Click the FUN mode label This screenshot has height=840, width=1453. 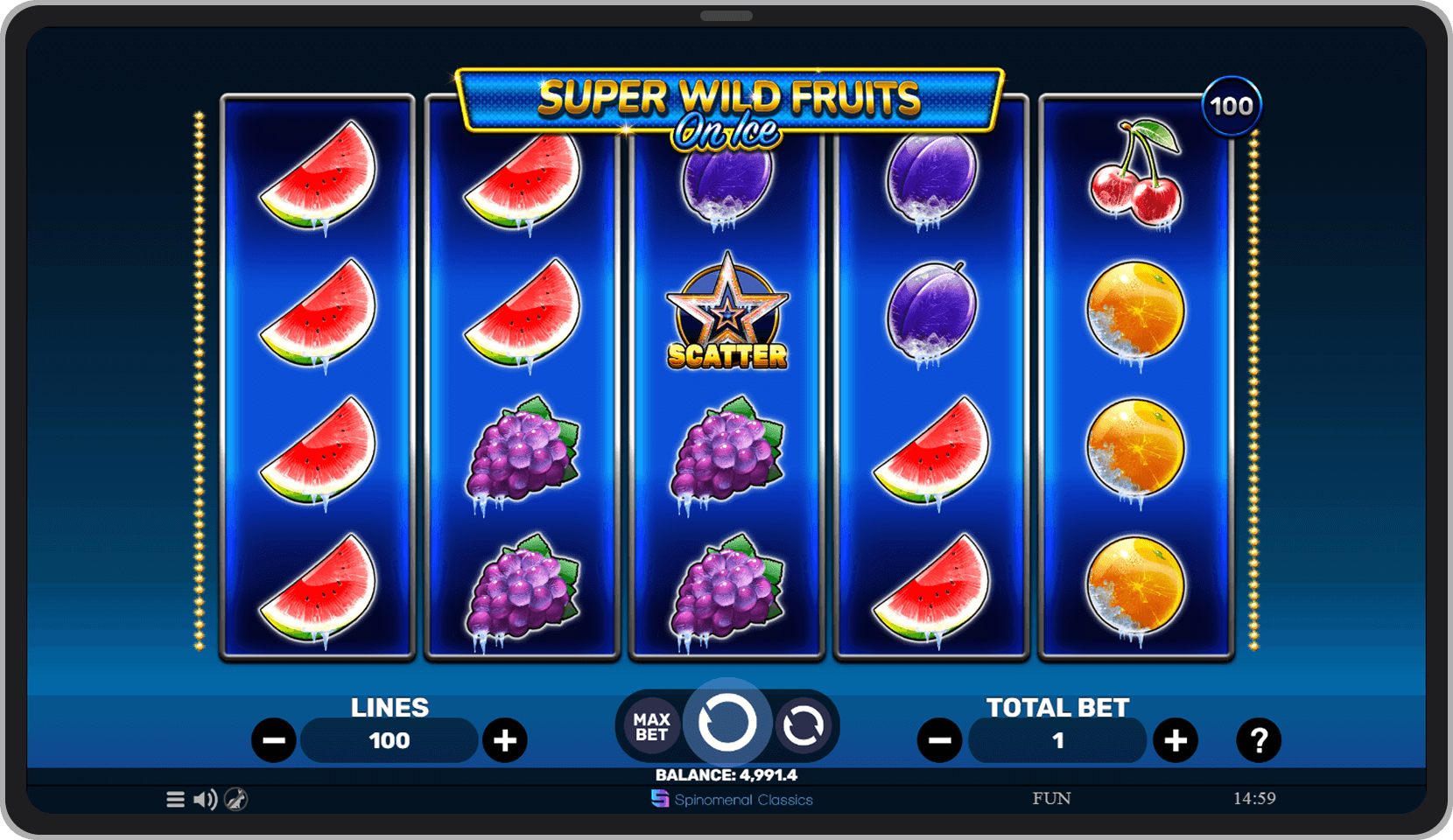1053,798
